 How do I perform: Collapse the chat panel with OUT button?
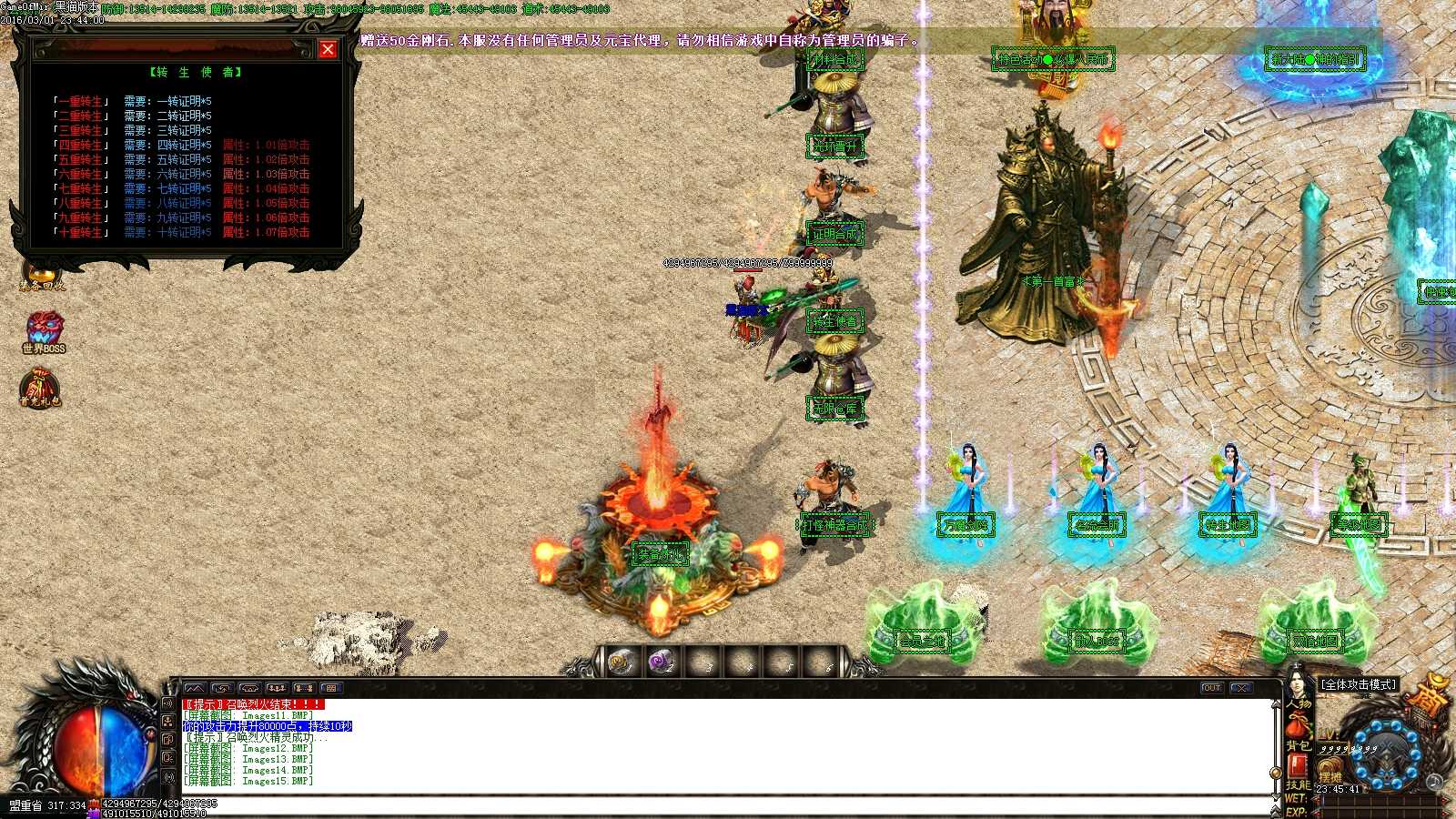(x=1211, y=689)
